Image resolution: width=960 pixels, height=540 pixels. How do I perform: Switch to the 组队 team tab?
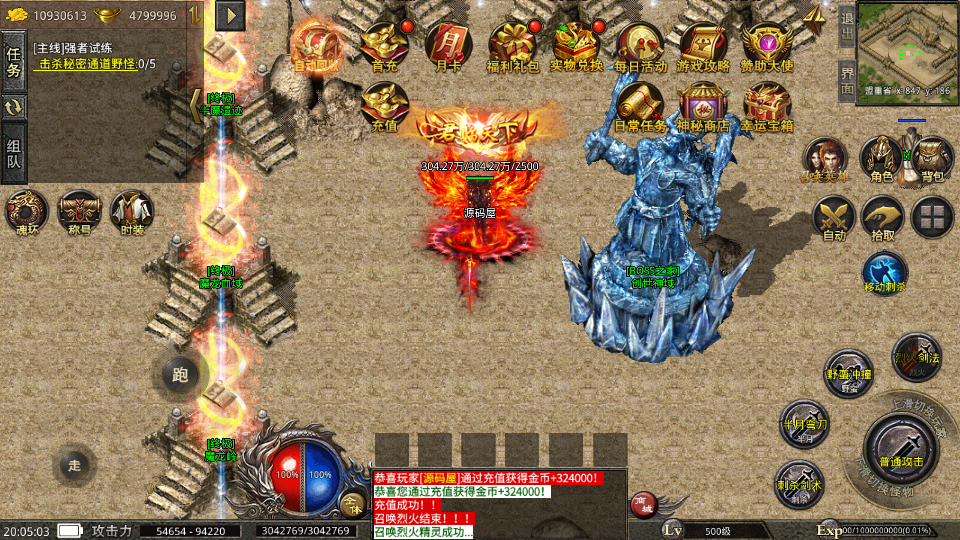pos(13,153)
